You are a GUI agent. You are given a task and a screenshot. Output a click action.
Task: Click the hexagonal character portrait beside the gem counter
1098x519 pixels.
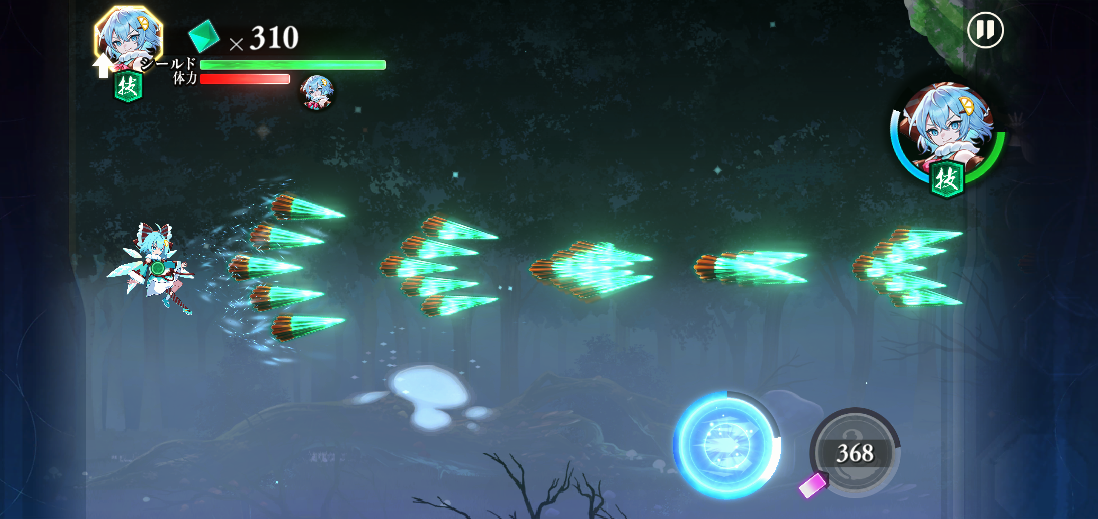pyautogui.click(x=128, y=36)
